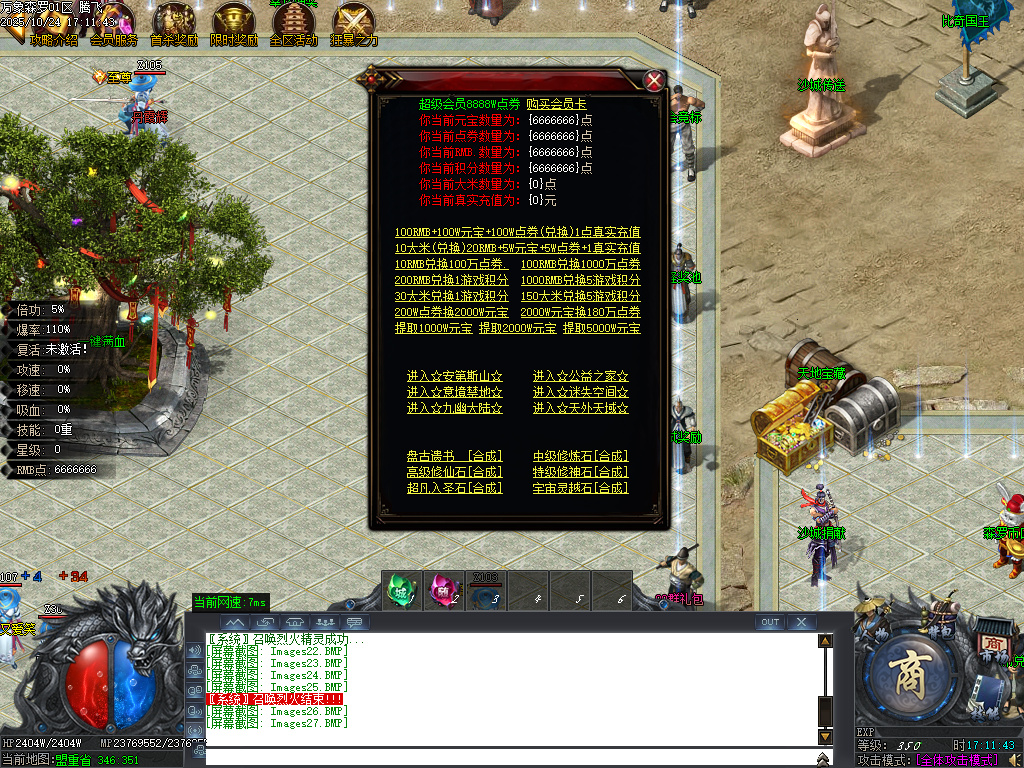Select 200RMB兑换1游戏积分 option
The height and width of the screenshot is (768, 1024).
point(451,280)
